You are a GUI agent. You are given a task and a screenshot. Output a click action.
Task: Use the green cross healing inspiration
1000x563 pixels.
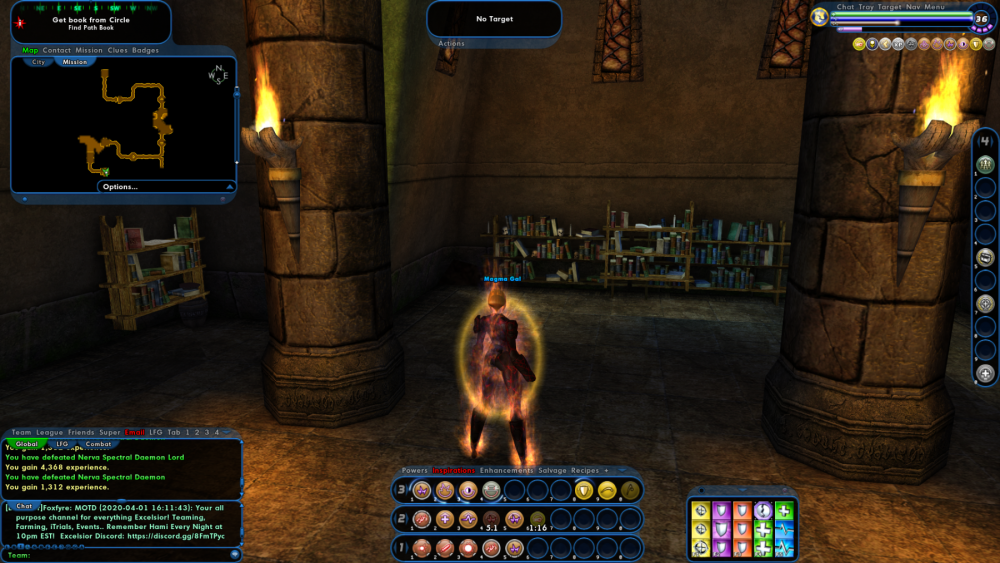coord(784,511)
